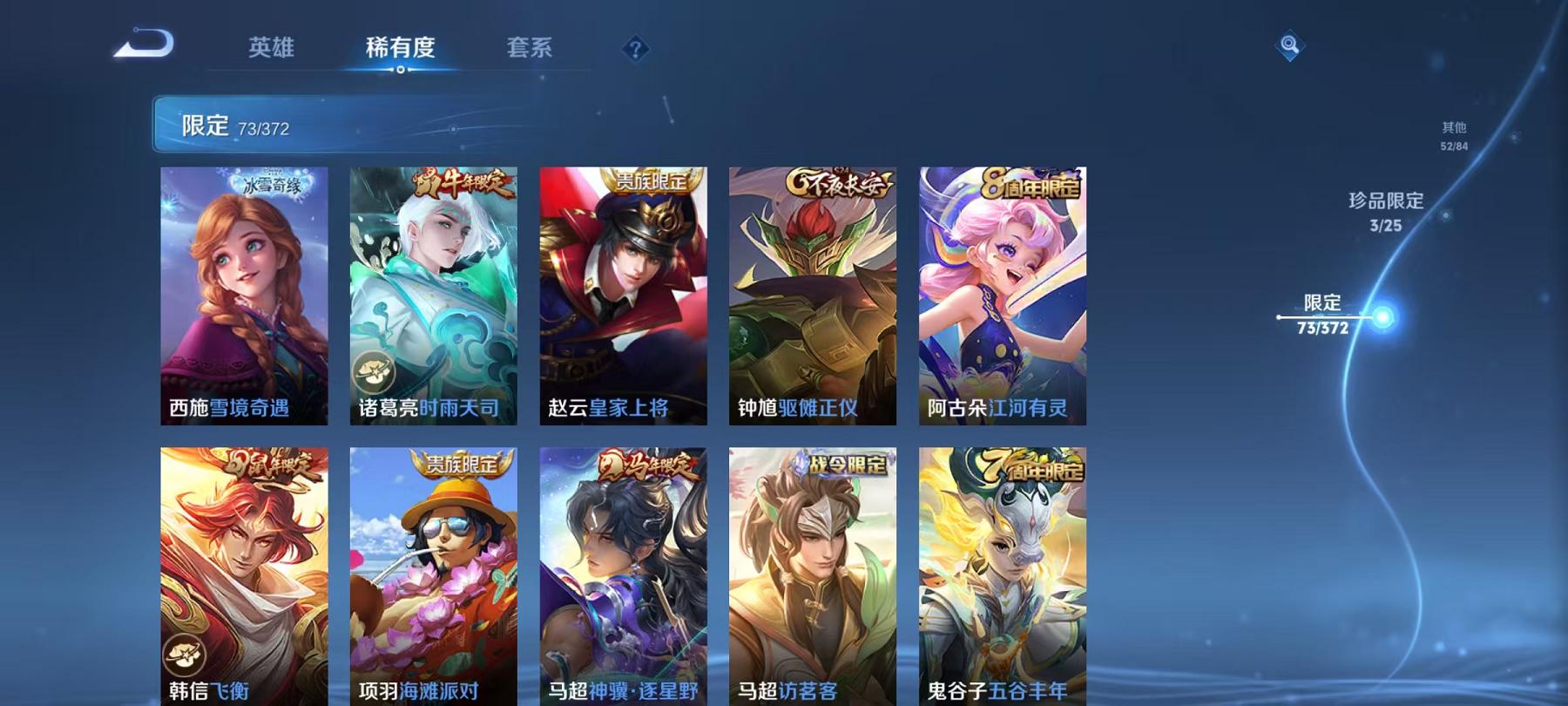
Task: Select the 其他 52/84 category node
Action: (1453, 136)
